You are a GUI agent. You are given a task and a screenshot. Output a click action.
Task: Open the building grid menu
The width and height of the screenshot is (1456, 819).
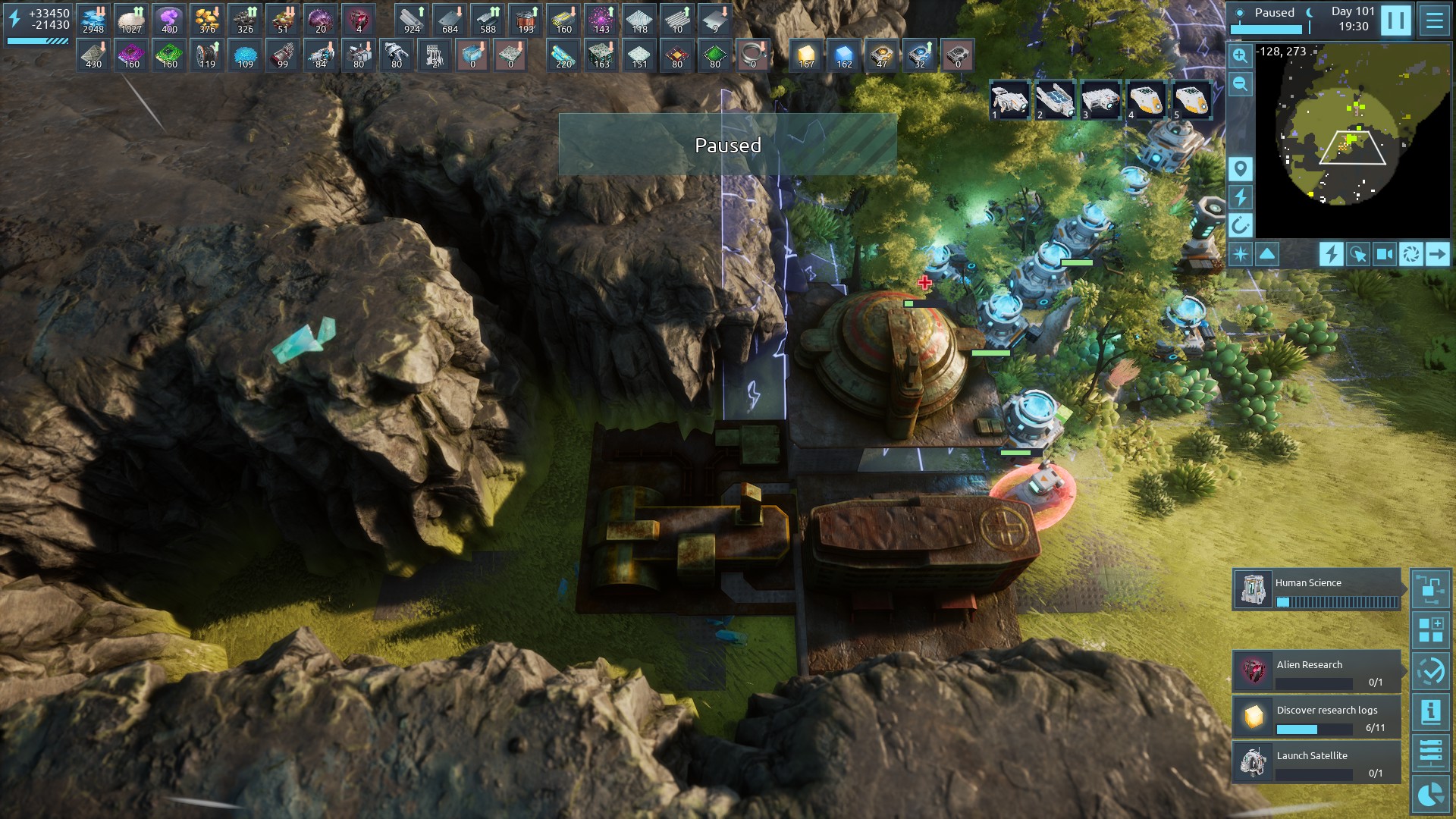1430,630
